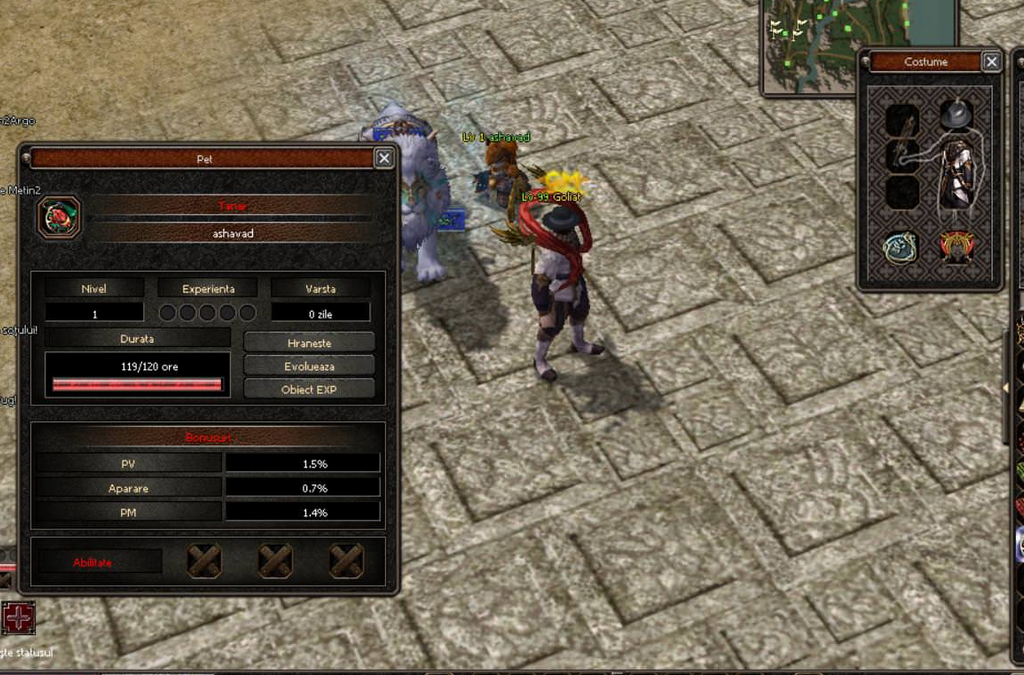Close the Costume window
This screenshot has width=1024, height=675.
click(991, 62)
